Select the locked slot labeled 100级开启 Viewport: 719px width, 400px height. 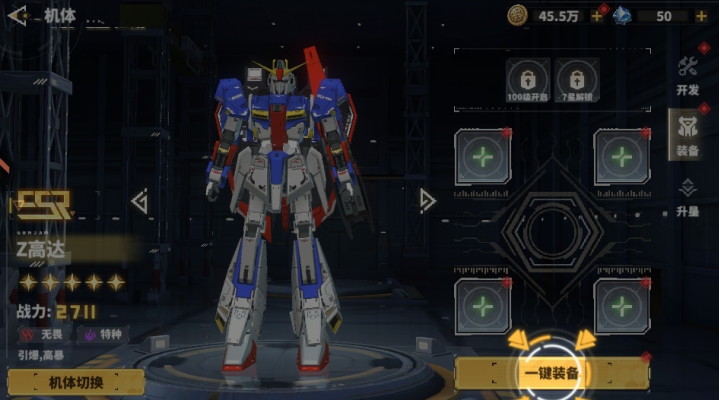[526, 78]
